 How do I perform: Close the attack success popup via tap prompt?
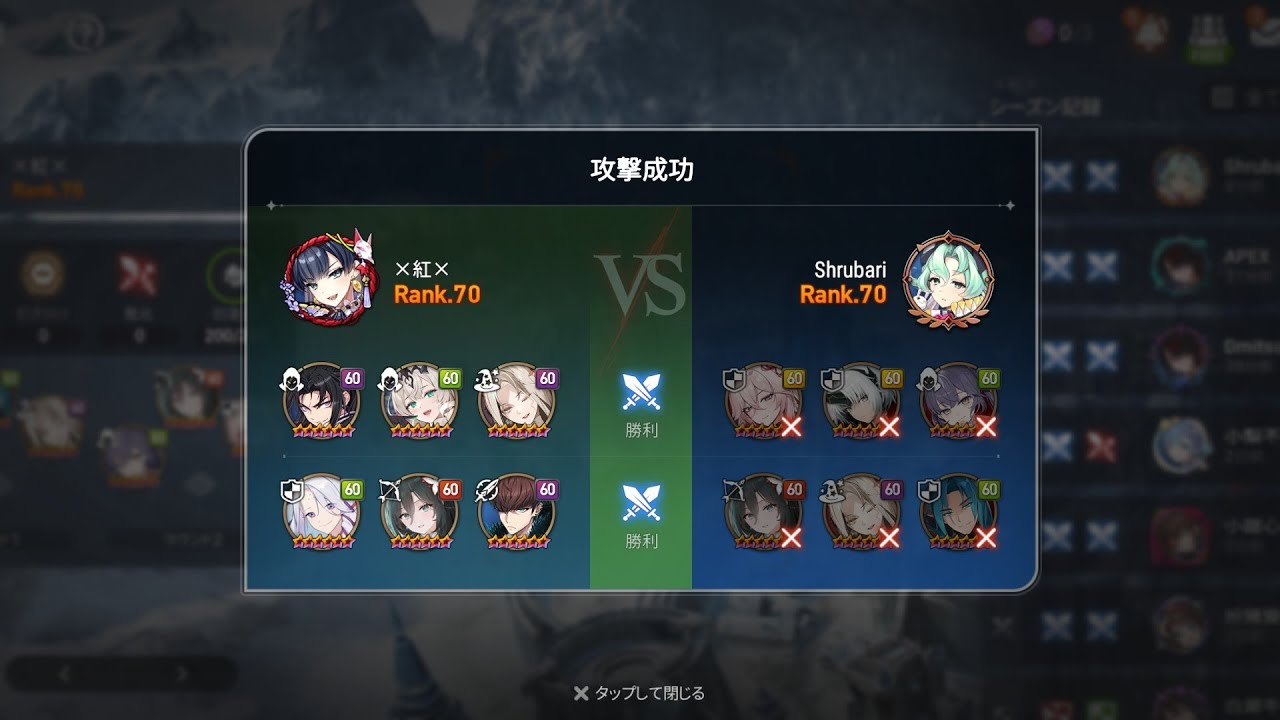point(640,693)
